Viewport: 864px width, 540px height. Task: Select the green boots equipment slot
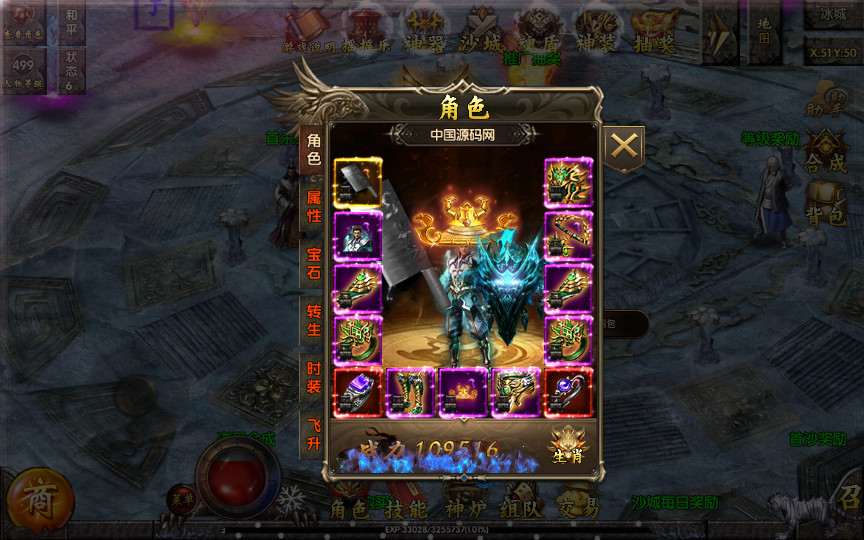click(x=410, y=392)
